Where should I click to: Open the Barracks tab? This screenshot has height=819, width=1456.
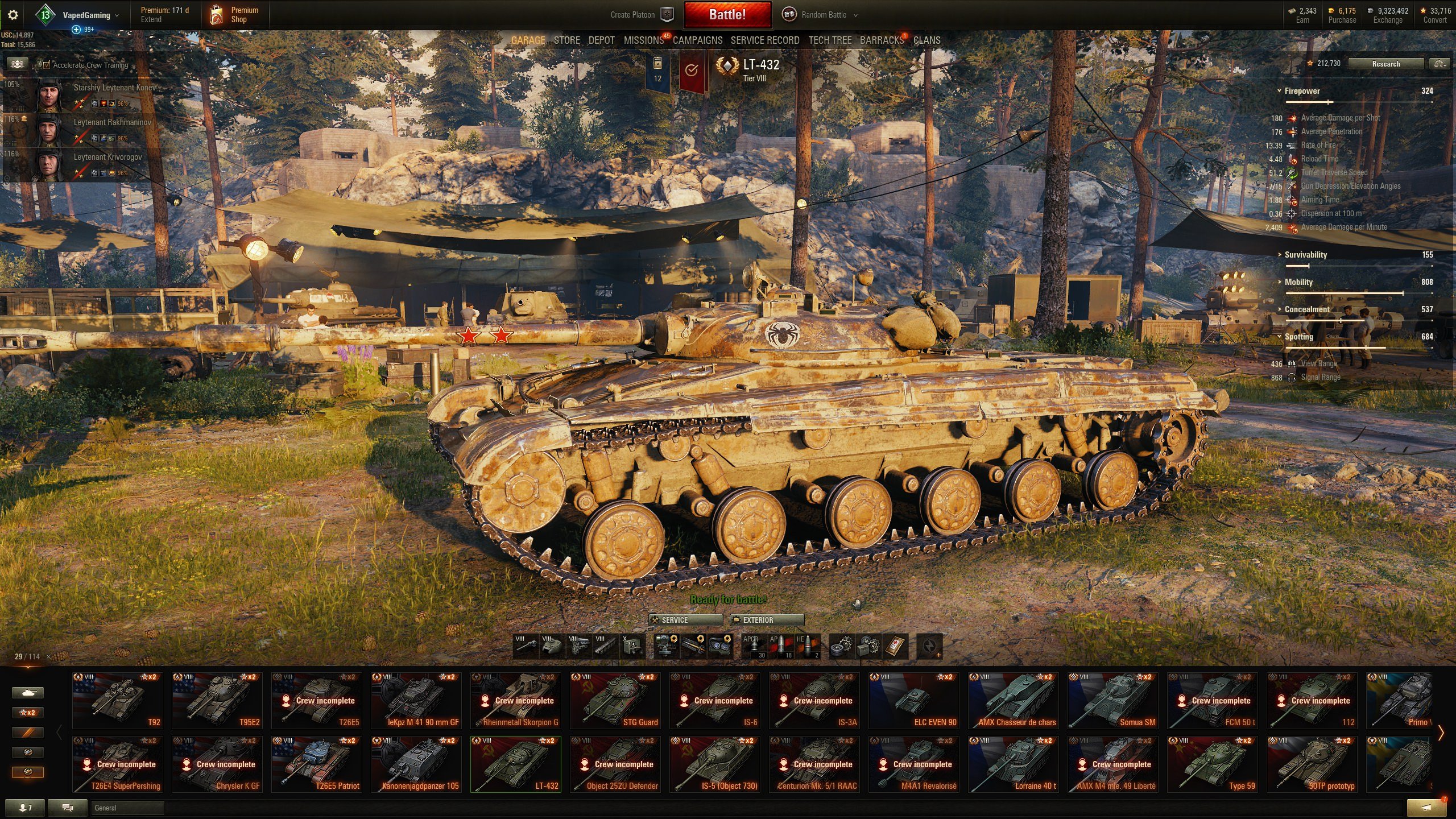pyautogui.click(x=881, y=40)
